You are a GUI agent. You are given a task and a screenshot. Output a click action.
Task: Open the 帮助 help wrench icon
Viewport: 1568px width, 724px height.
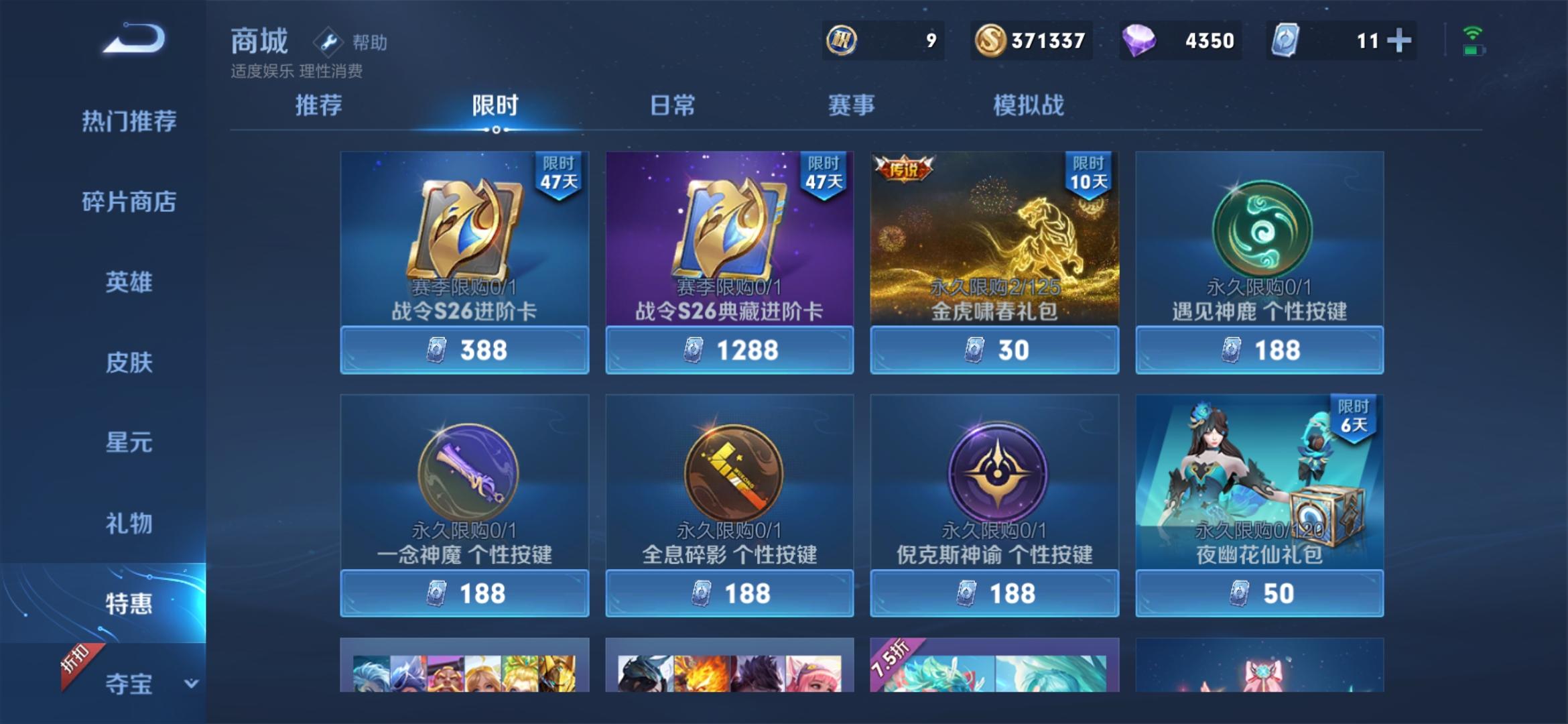pyautogui.click(x=328, y=42)
